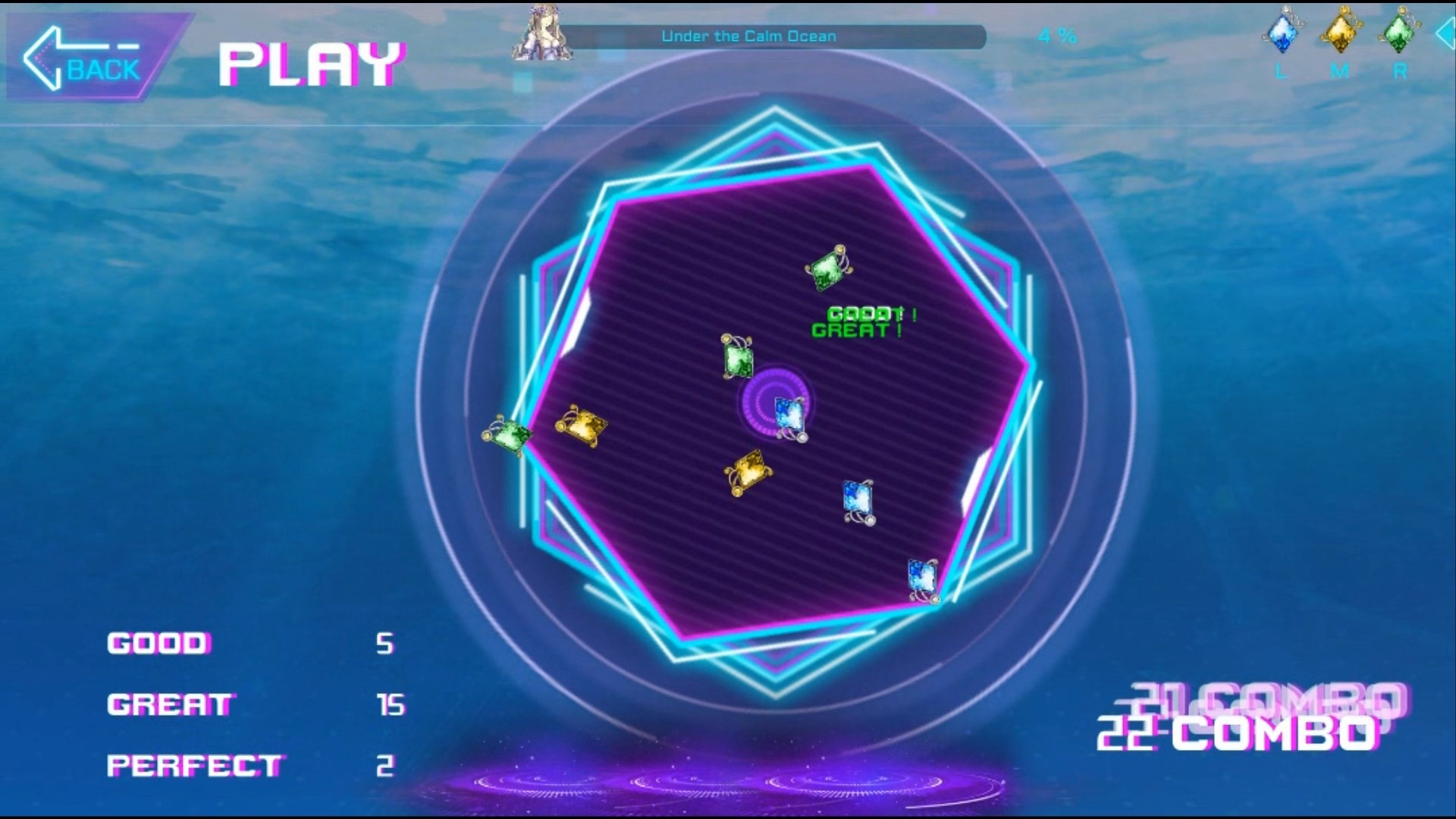Tap the blue gem note at the center
The width and height of the screenshot is (1456, 819).
(x=789, y=414)
